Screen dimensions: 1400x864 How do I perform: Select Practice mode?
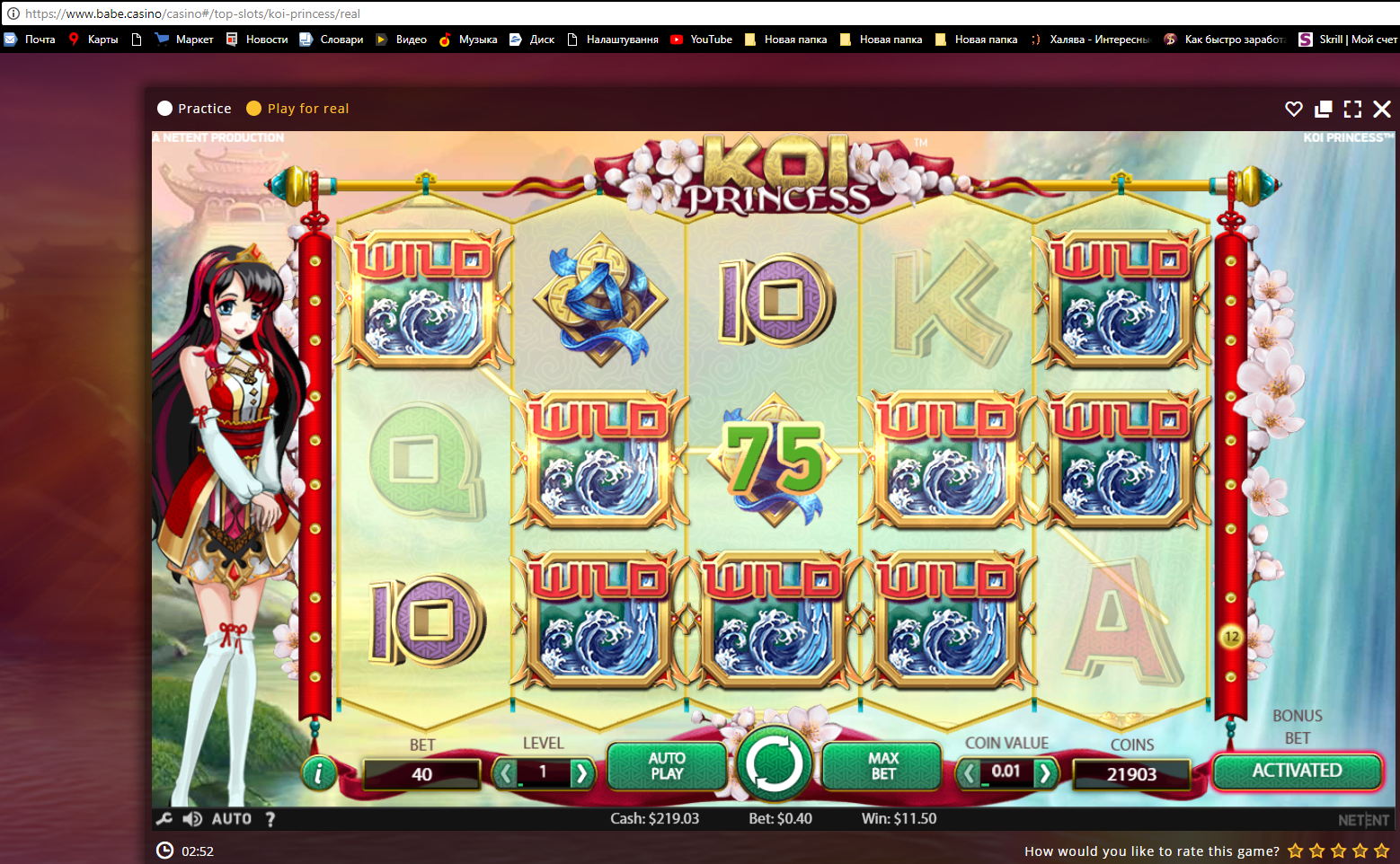click(x=194, y=108)
